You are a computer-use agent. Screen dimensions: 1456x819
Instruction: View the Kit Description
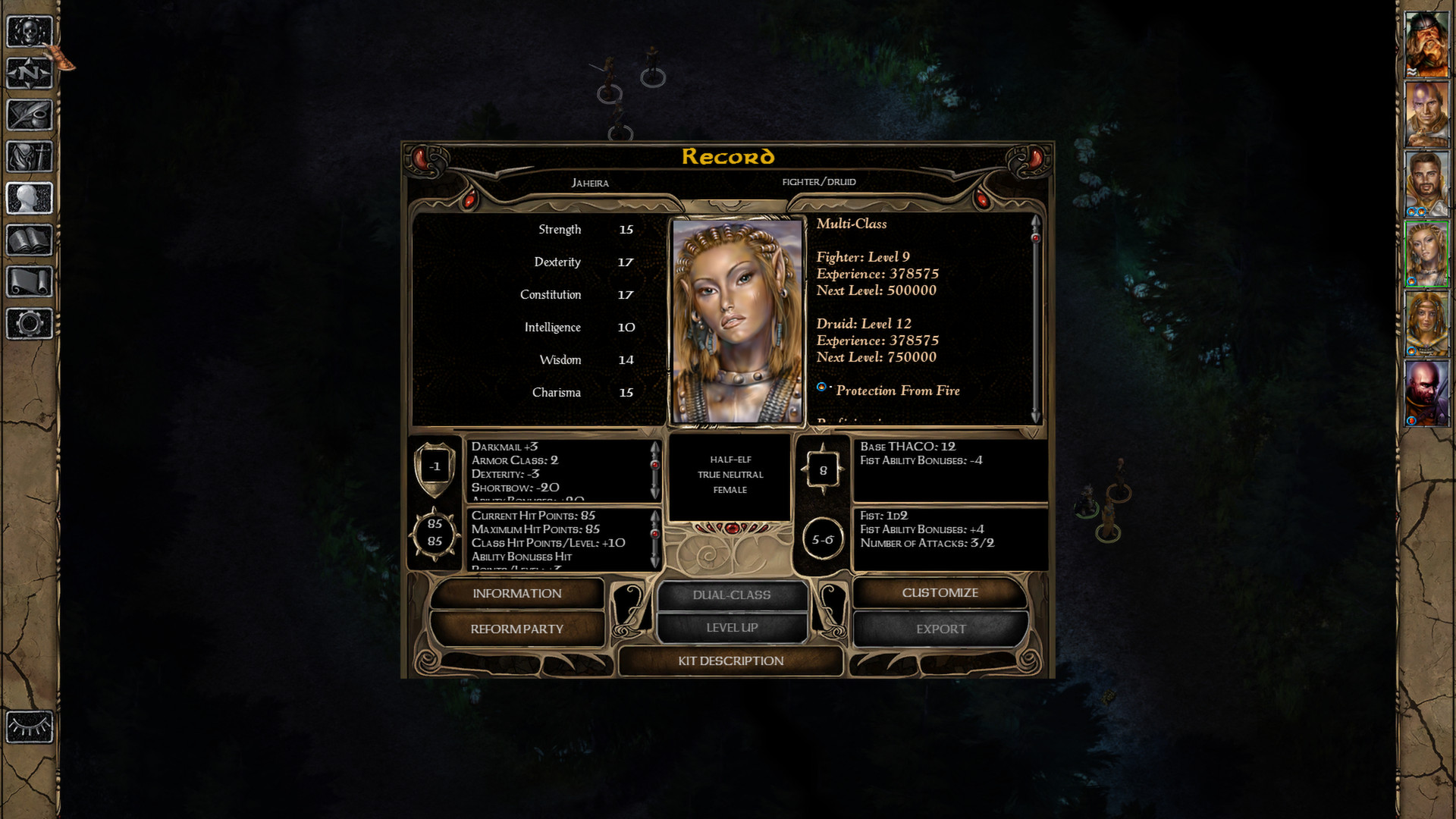tap(730, 661)
